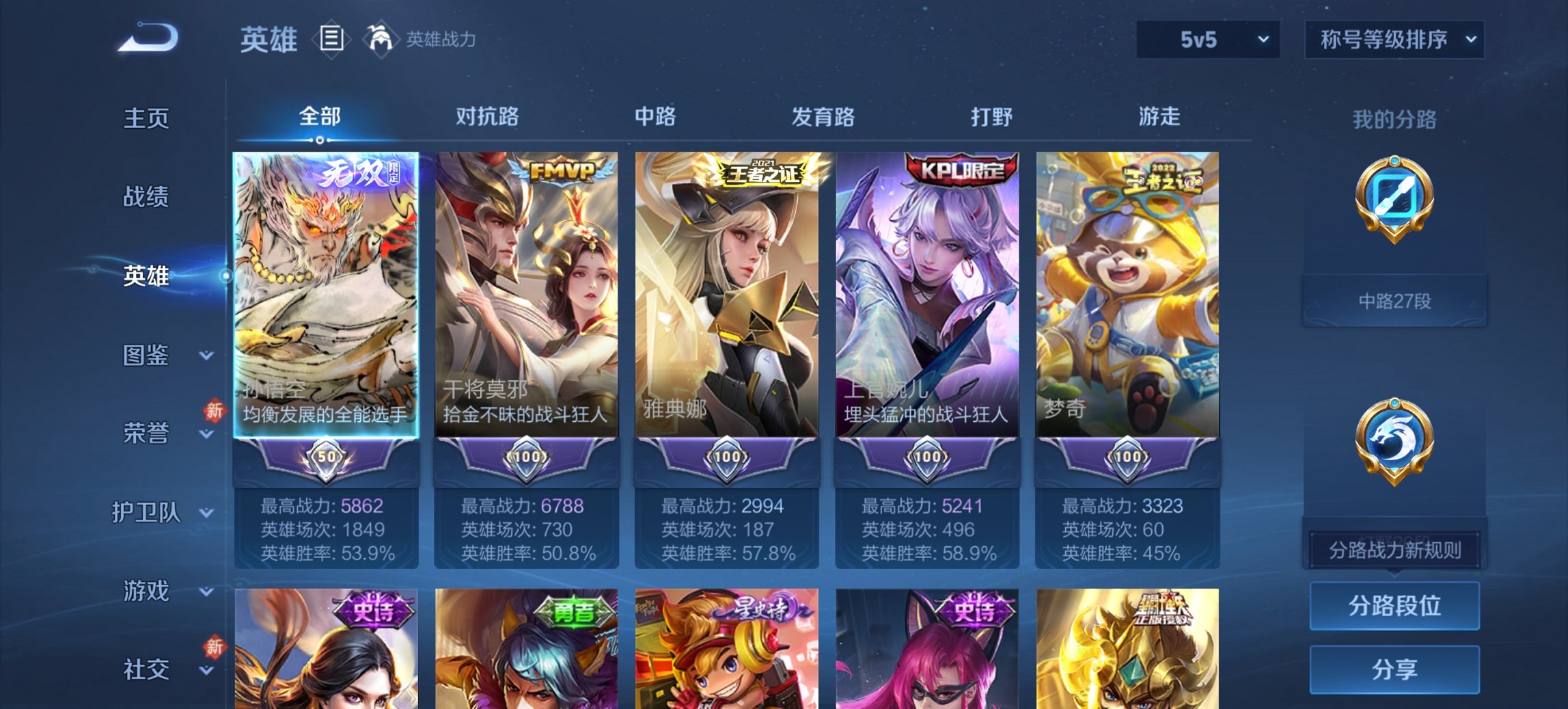Open the hero list notes icon
The image size is (1568, 709).
[x=333, y=39]
